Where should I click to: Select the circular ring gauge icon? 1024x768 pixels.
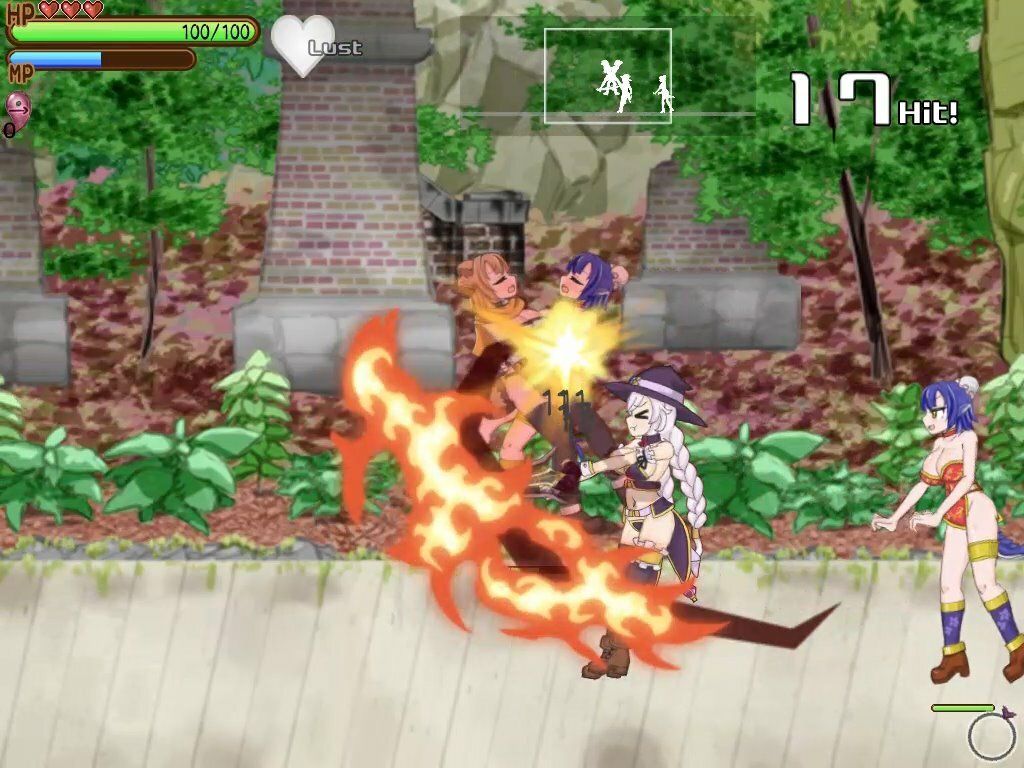pos(991,738)
